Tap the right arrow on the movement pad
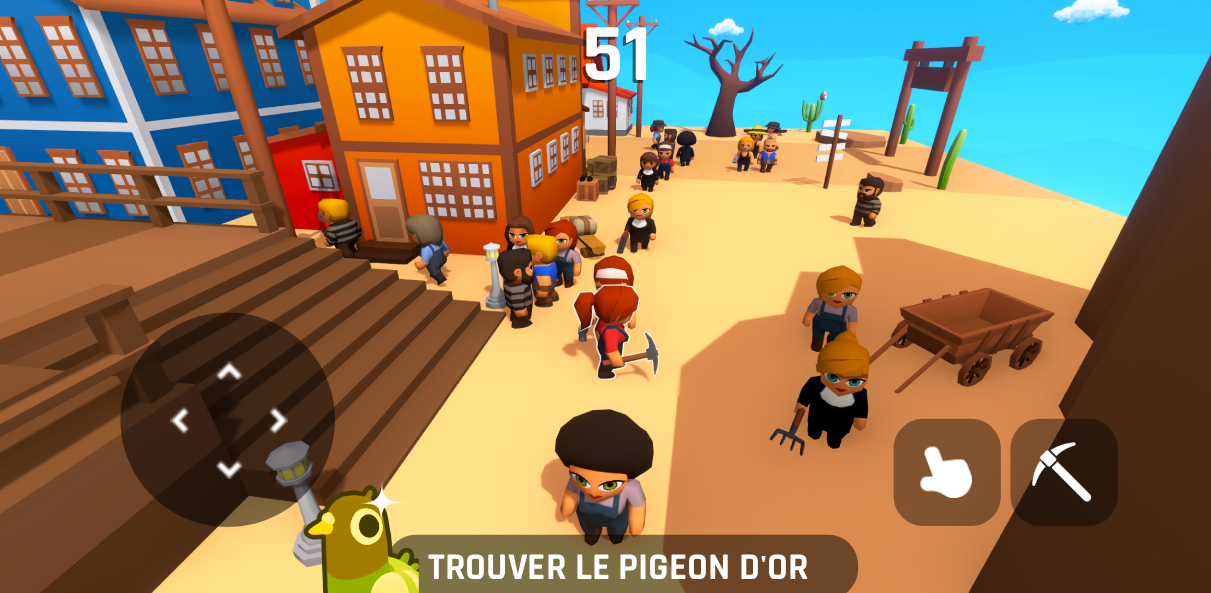The height and width of the screenshot is (593, 1211). coord(278,421)
